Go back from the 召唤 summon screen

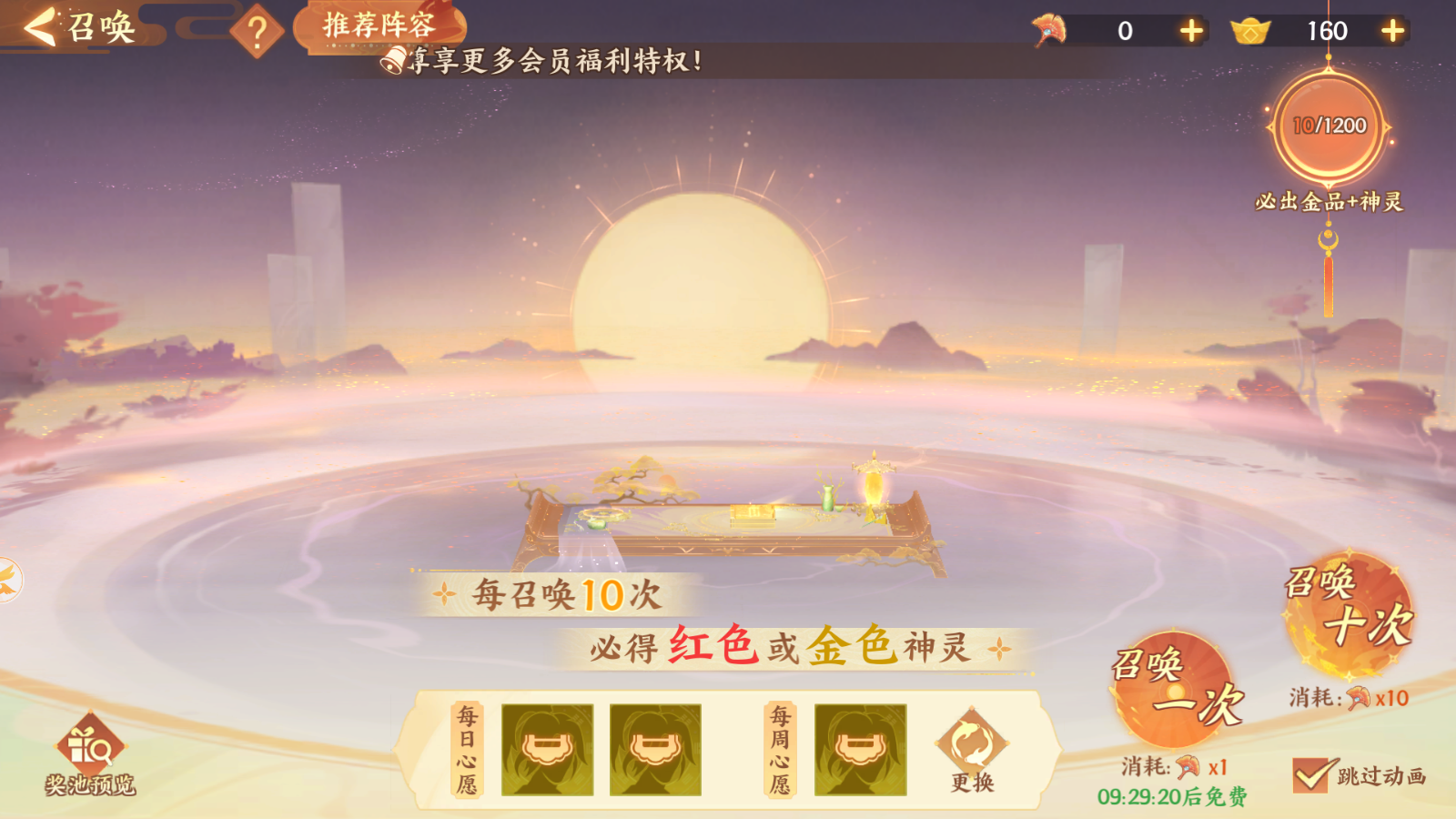click(41, 27)
